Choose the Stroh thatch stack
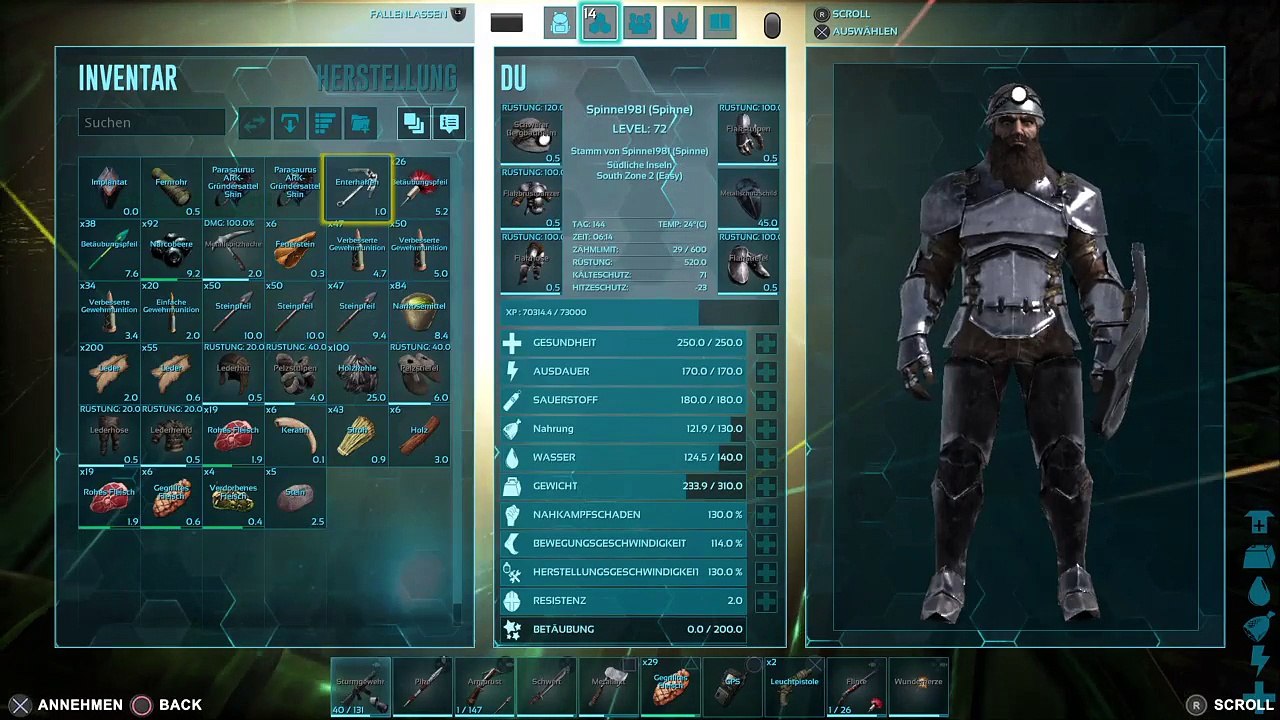 pyautogui.click(x=357, y=436)
